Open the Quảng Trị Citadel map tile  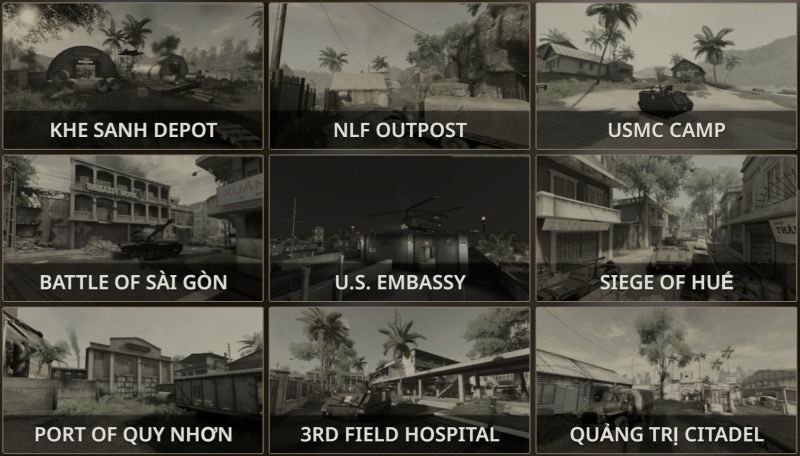click(x=666, y=380)
